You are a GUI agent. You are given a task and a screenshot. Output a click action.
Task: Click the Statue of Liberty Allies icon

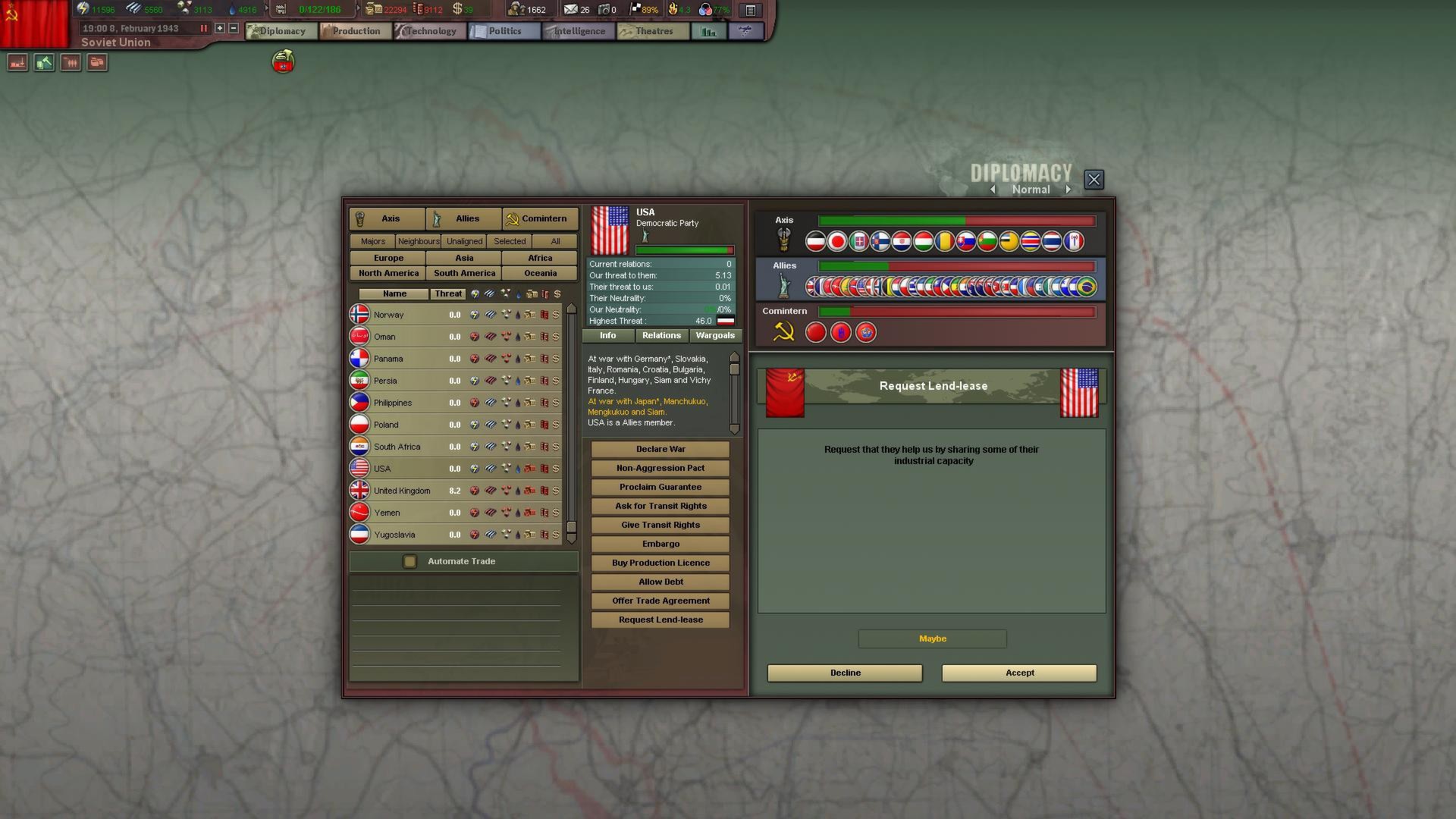click(x=784, y=284)
